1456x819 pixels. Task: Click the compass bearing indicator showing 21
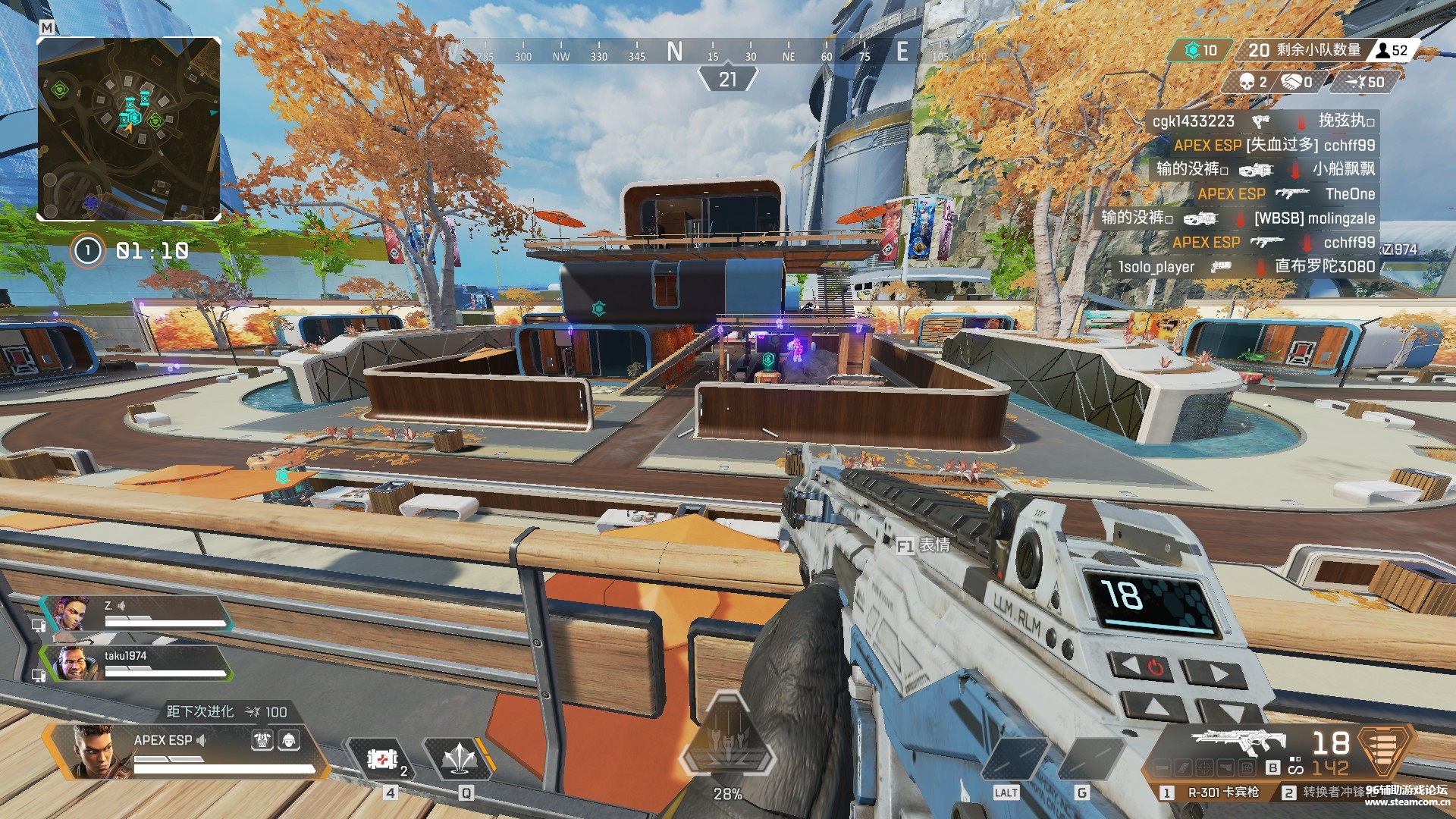point(727,79)
